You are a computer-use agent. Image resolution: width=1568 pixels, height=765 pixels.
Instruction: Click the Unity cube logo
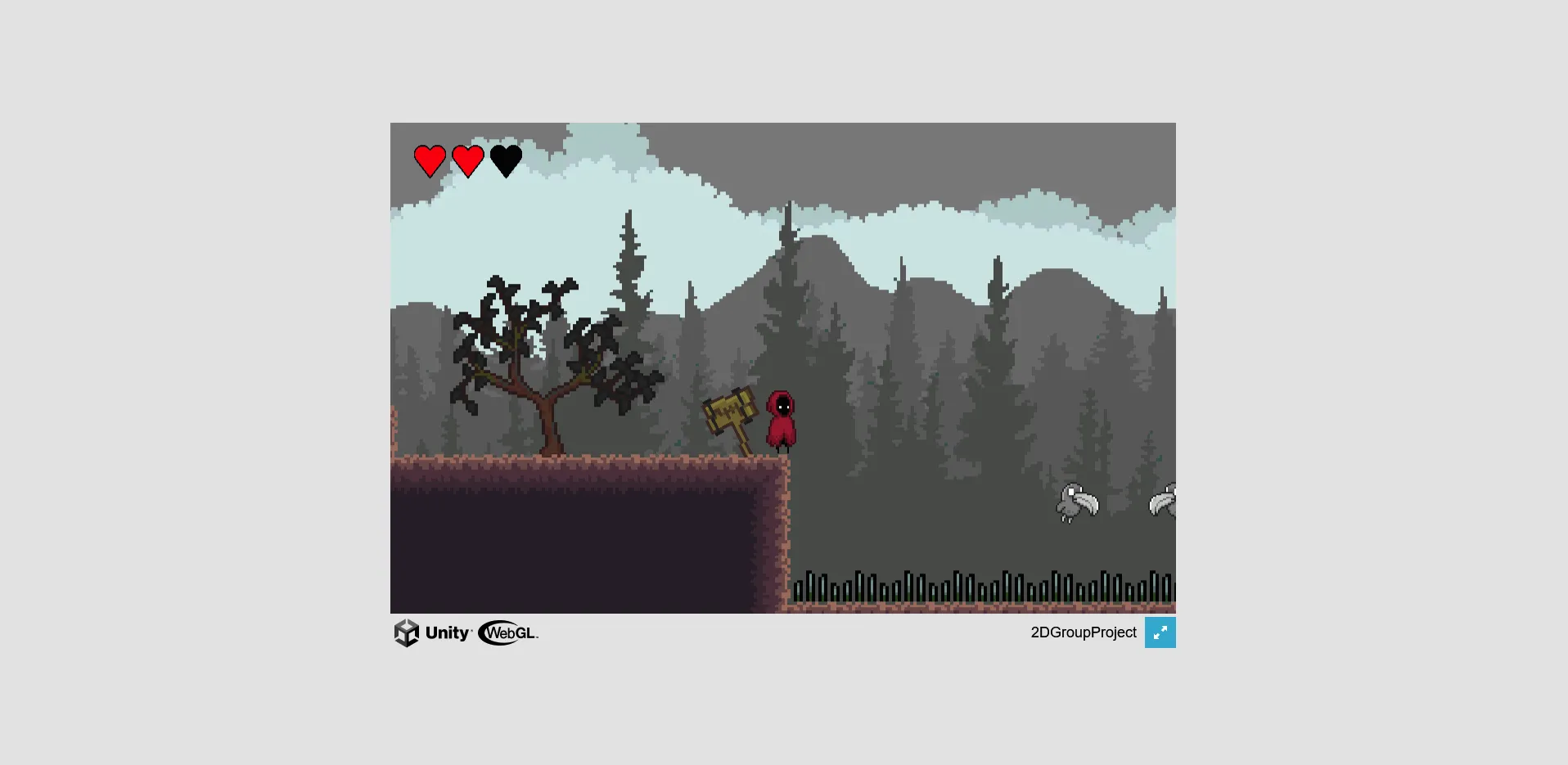pyautogui.click(x=407, y=632)
